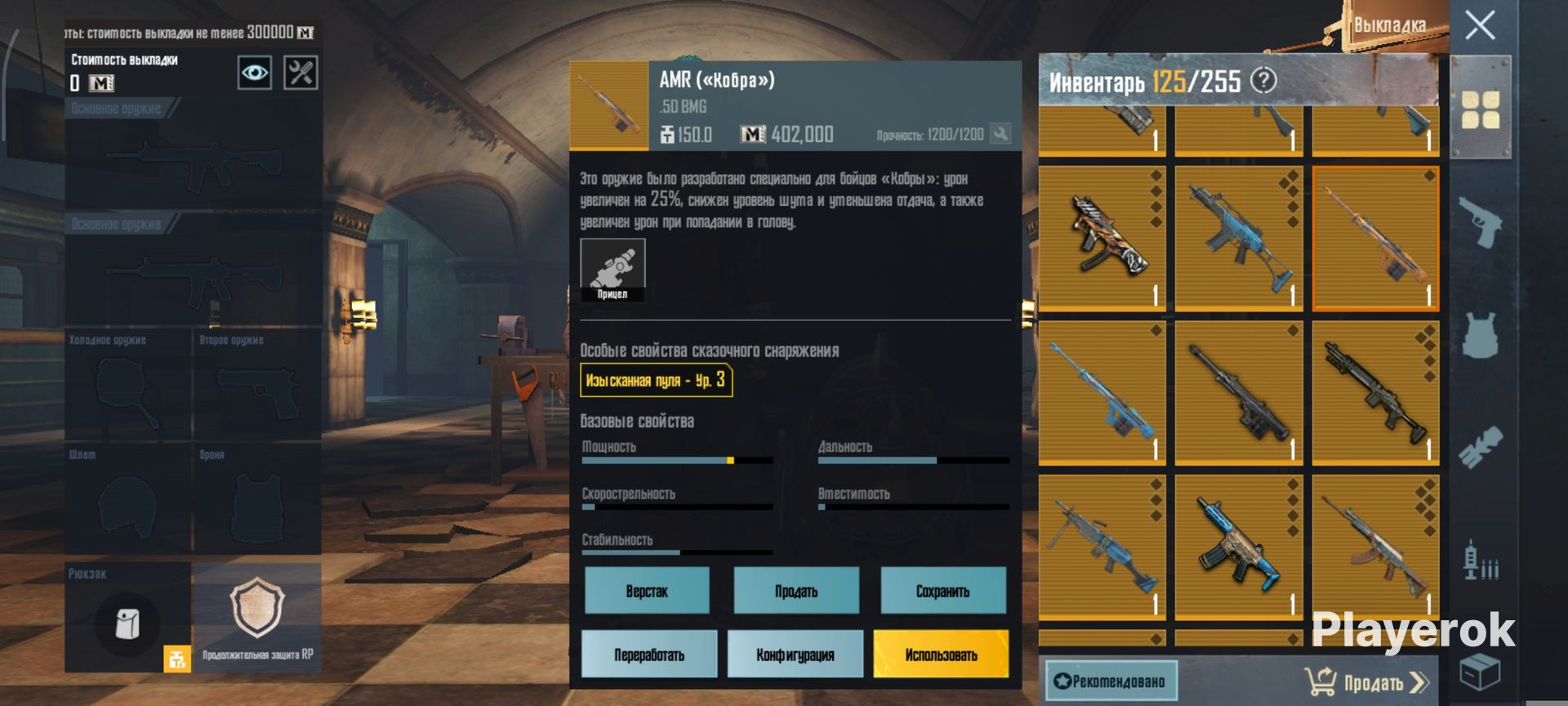Tap the Изысканная пуля Ур. 3 property tag

656,380
